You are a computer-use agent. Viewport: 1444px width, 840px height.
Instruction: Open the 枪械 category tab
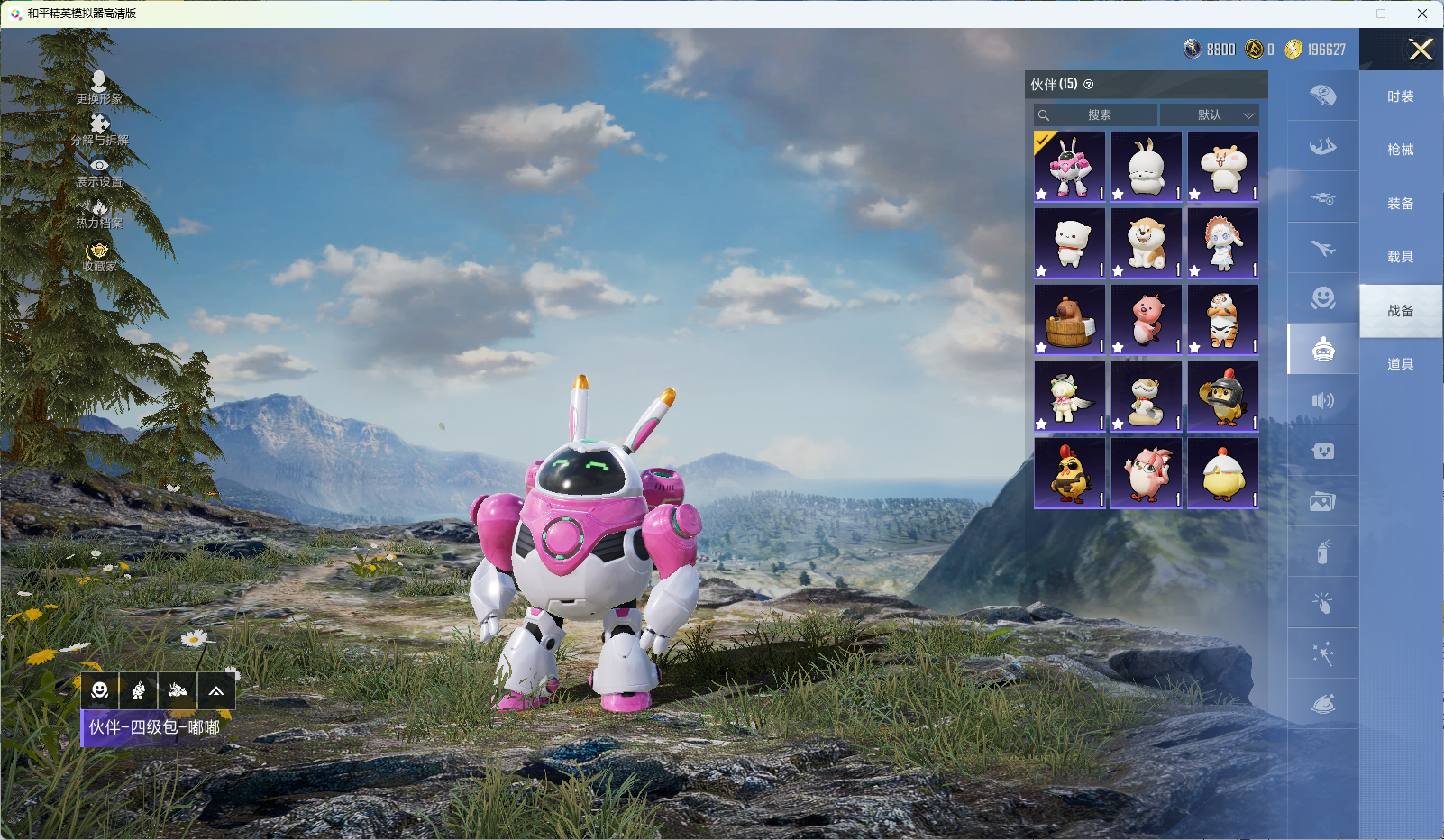[x=1400, y=150]
